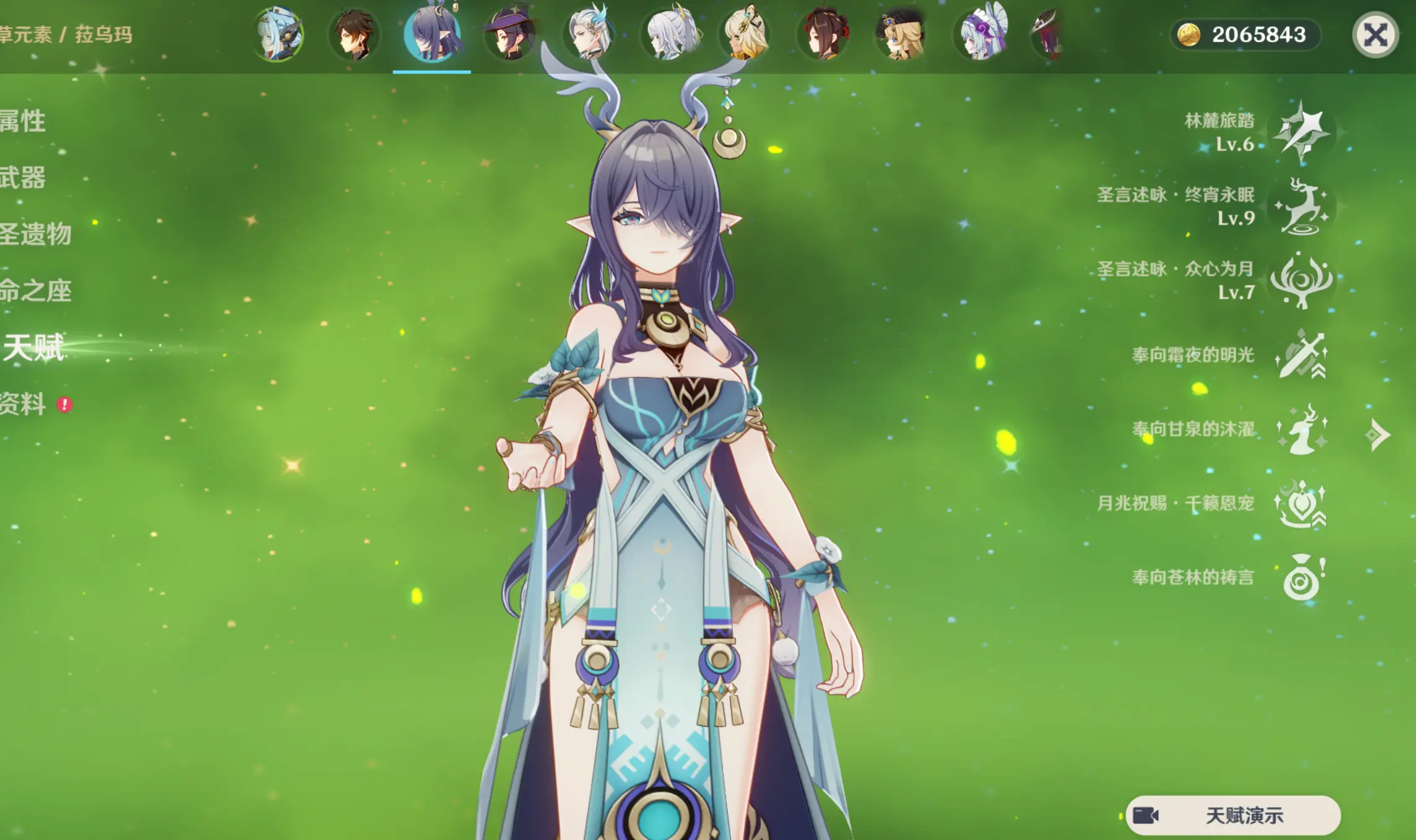
Task: Select the 圣言述咏·终宵永眠 Lv.9 skill
Action: pyautogui.click(x=1301, y=206)
